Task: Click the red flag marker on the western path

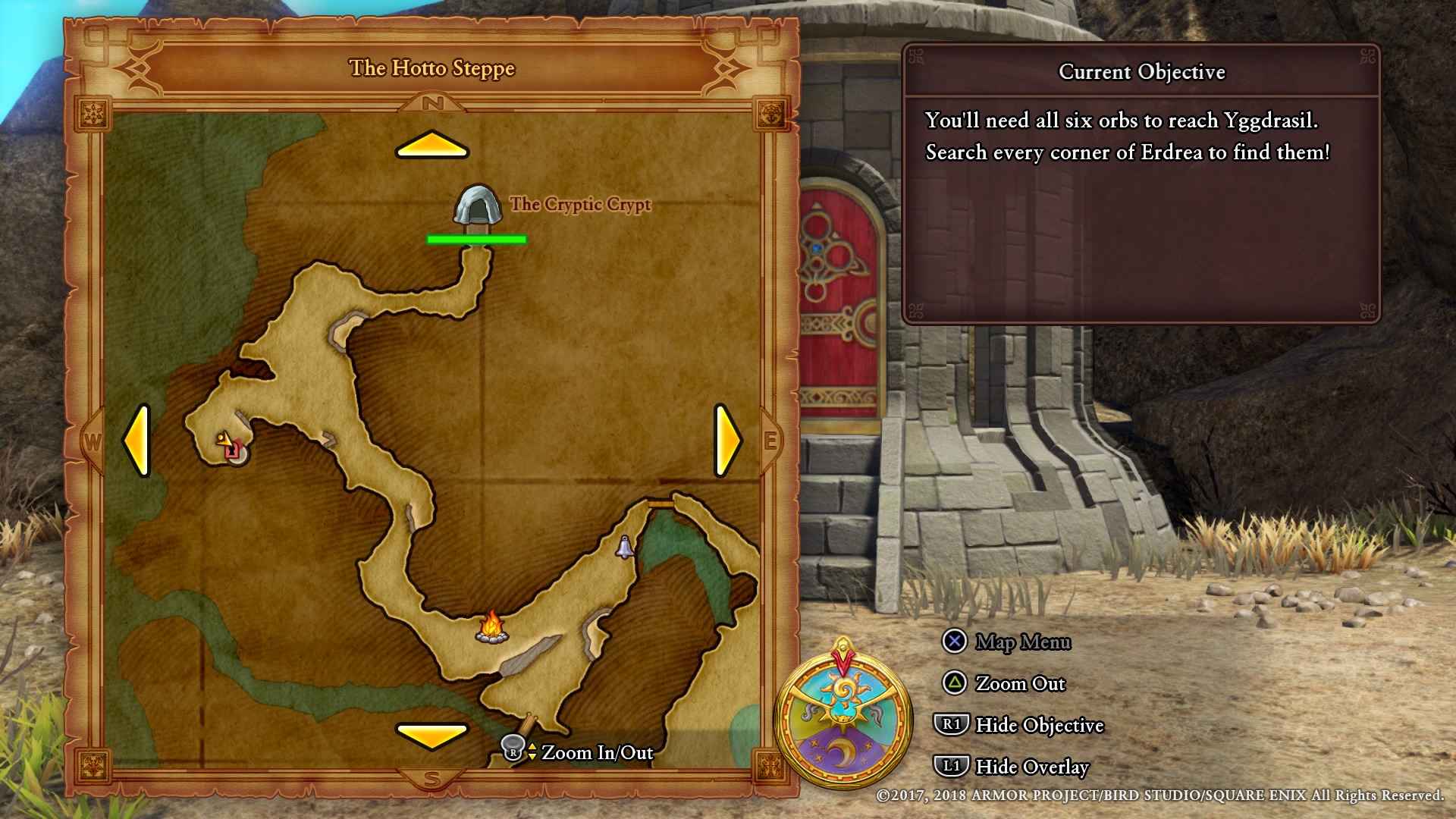Action: pyautogui.click(x=231, y=450)
